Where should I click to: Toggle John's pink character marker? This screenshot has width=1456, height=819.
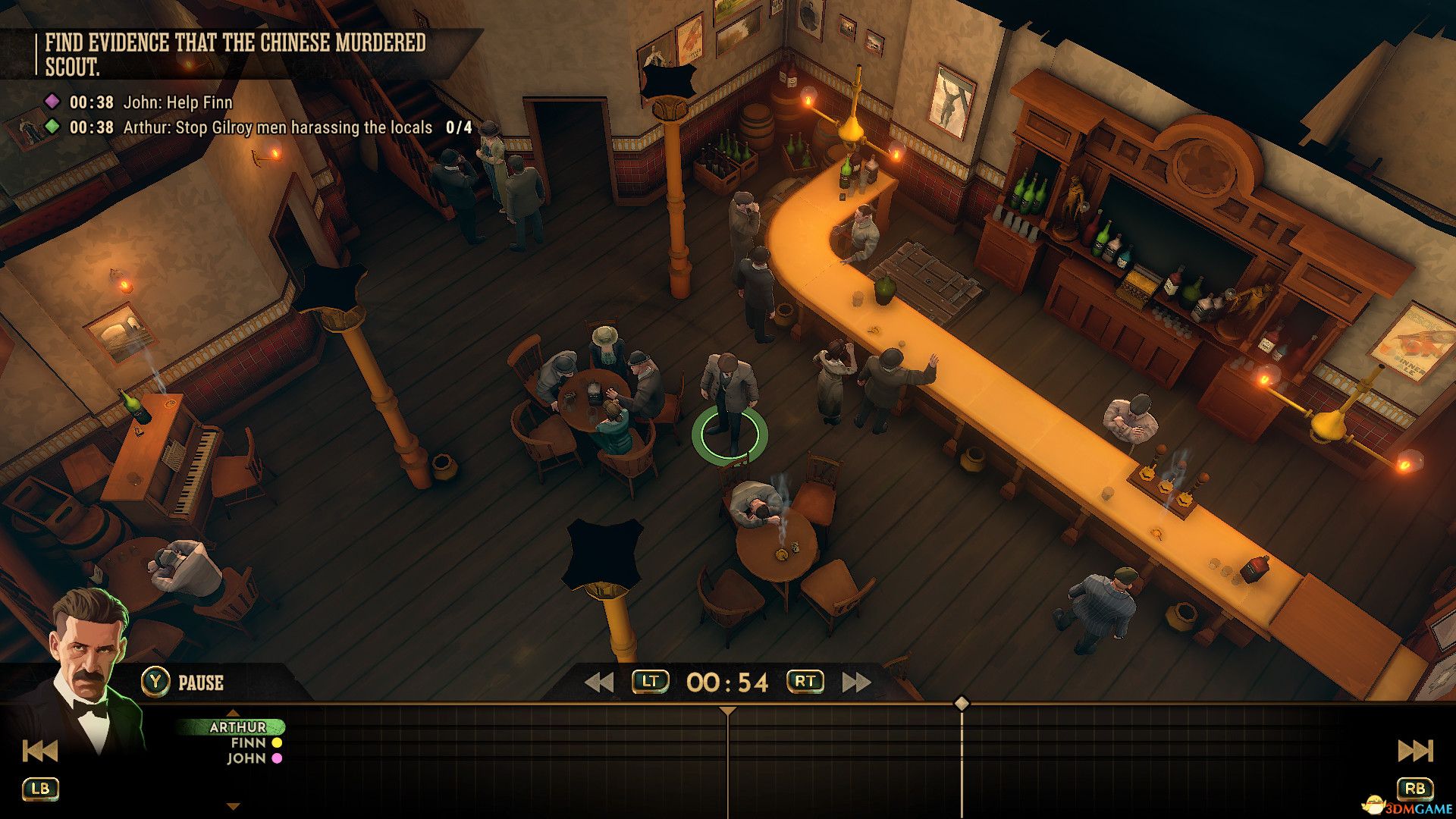pyautogui.click(x=275, y=758)
